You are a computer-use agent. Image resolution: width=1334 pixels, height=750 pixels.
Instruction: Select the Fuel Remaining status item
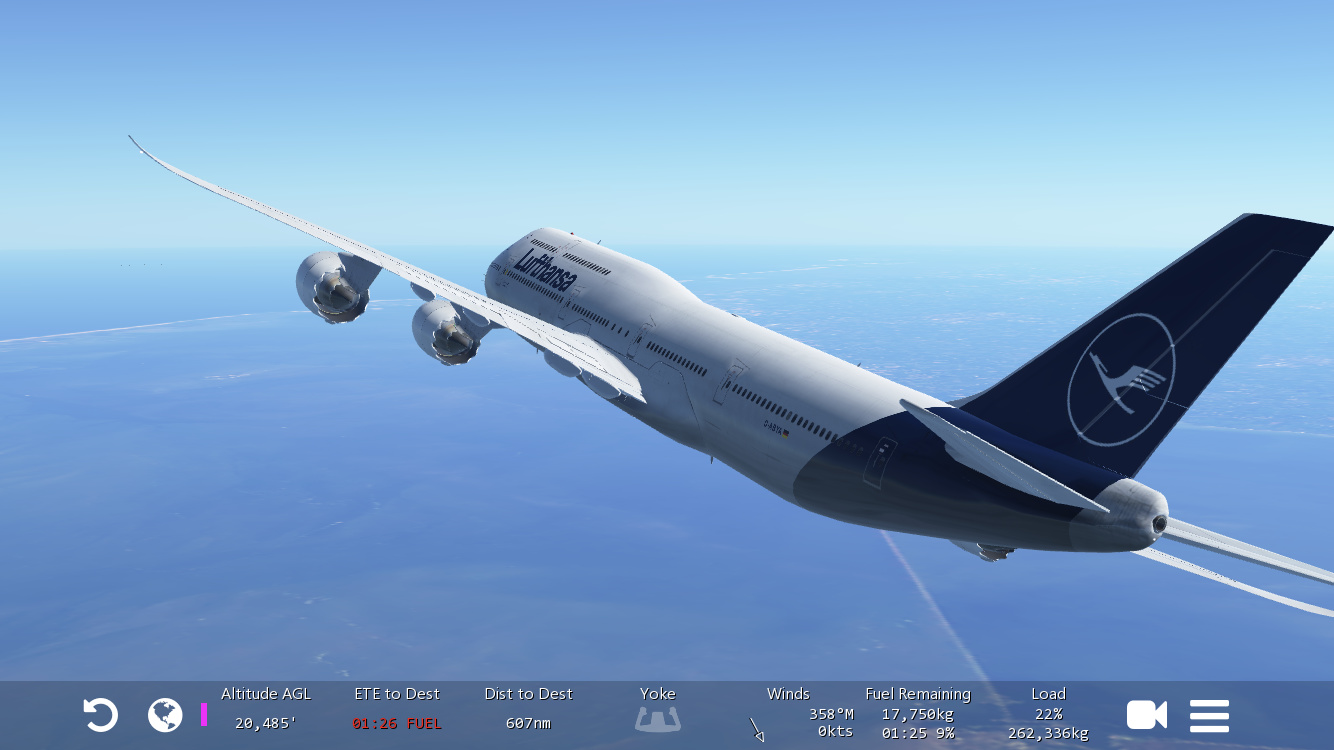tap(918, 713)
